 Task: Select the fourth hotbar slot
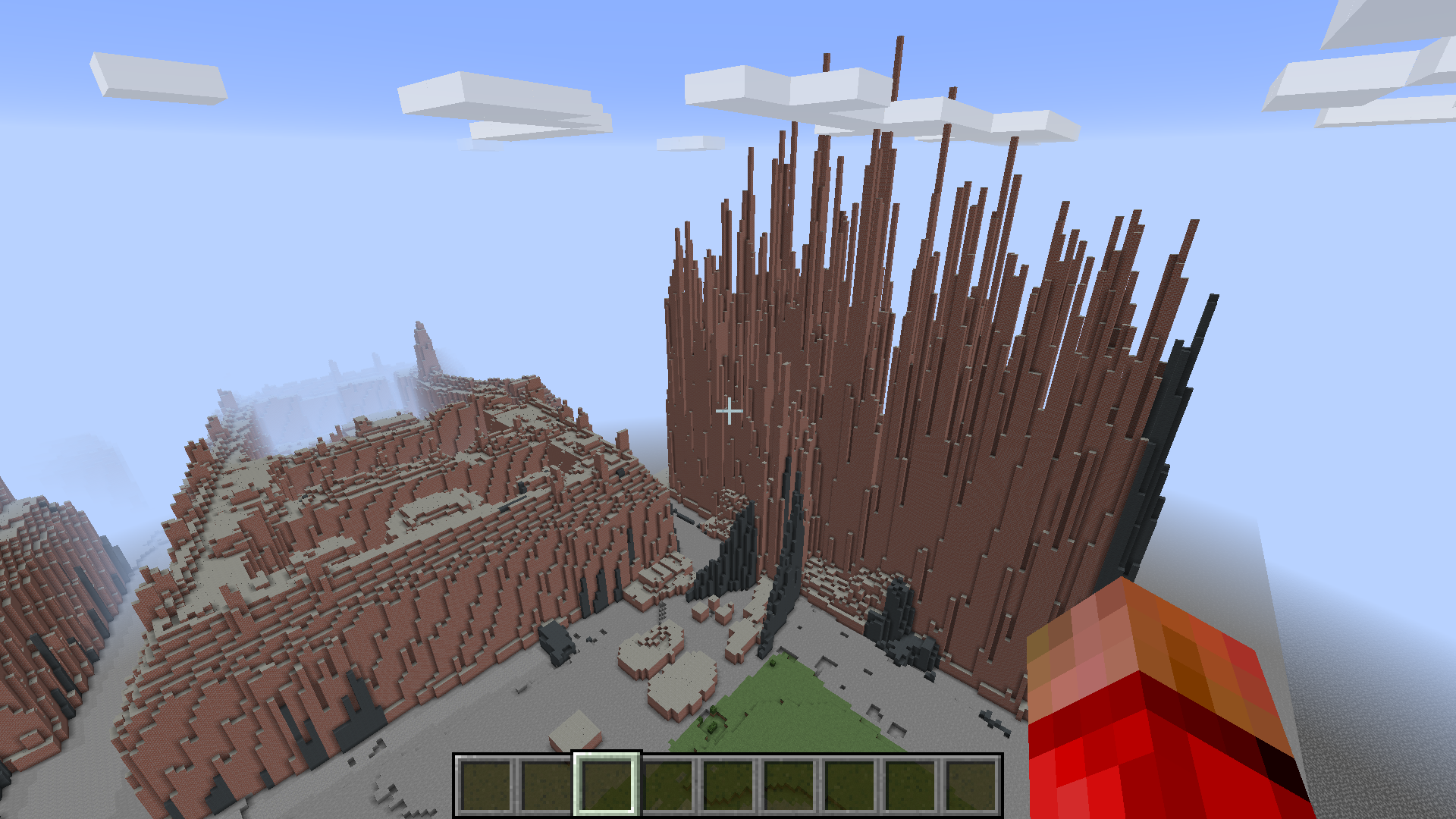click(667, 785)
